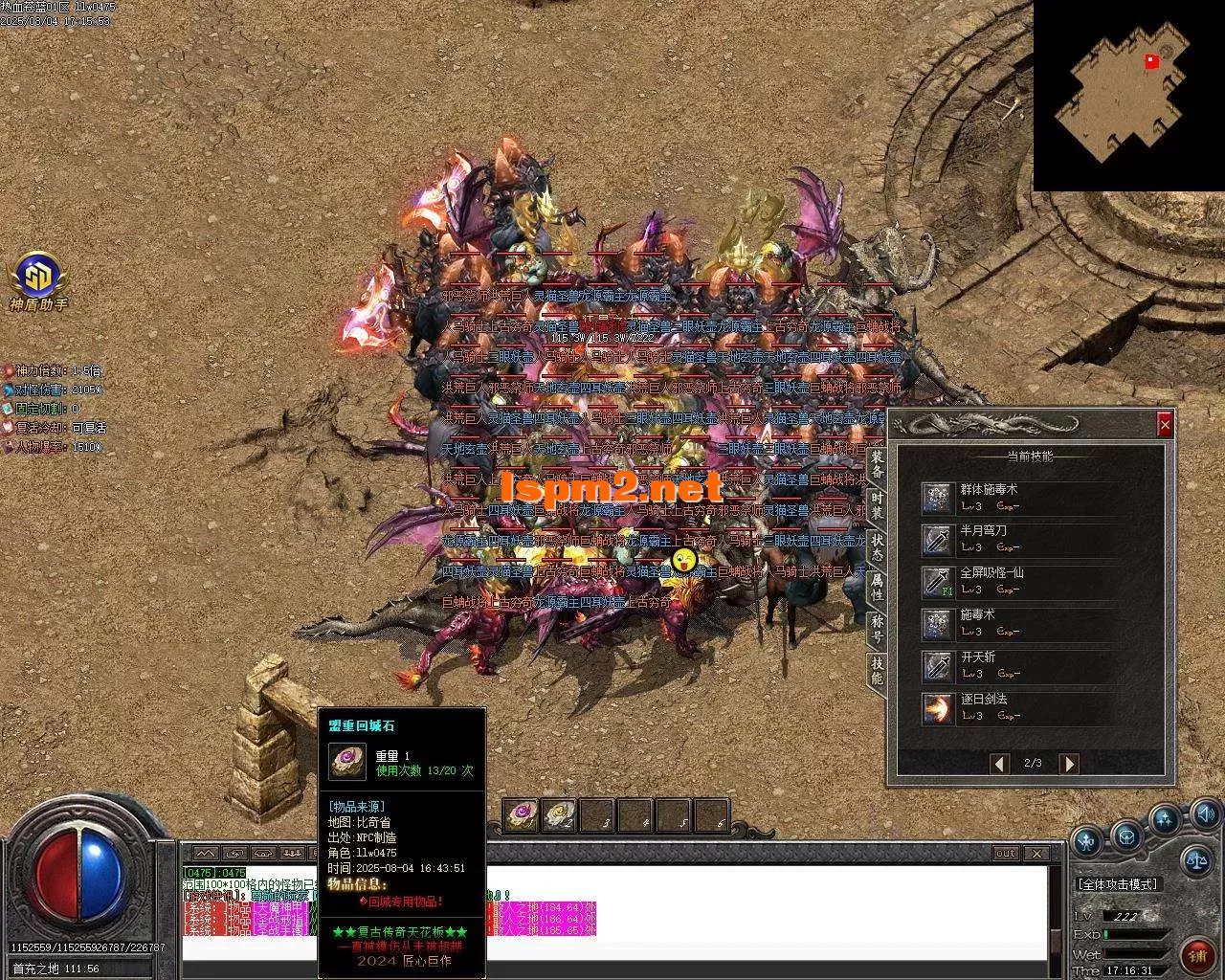Select the 全屏吸怪-仙 skill icon

936,582
